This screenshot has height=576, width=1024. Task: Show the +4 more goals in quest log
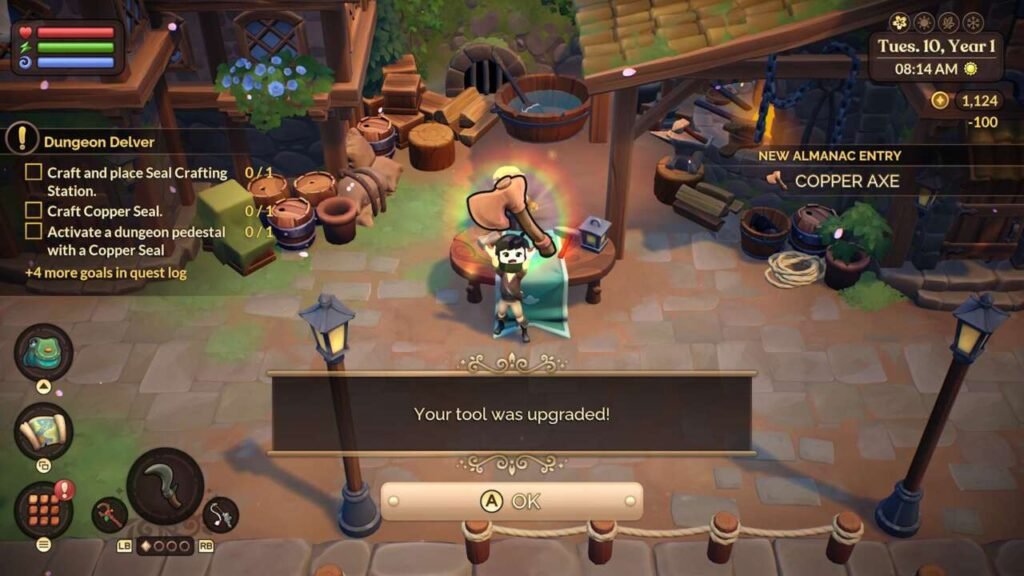click(x=105, y=273)
